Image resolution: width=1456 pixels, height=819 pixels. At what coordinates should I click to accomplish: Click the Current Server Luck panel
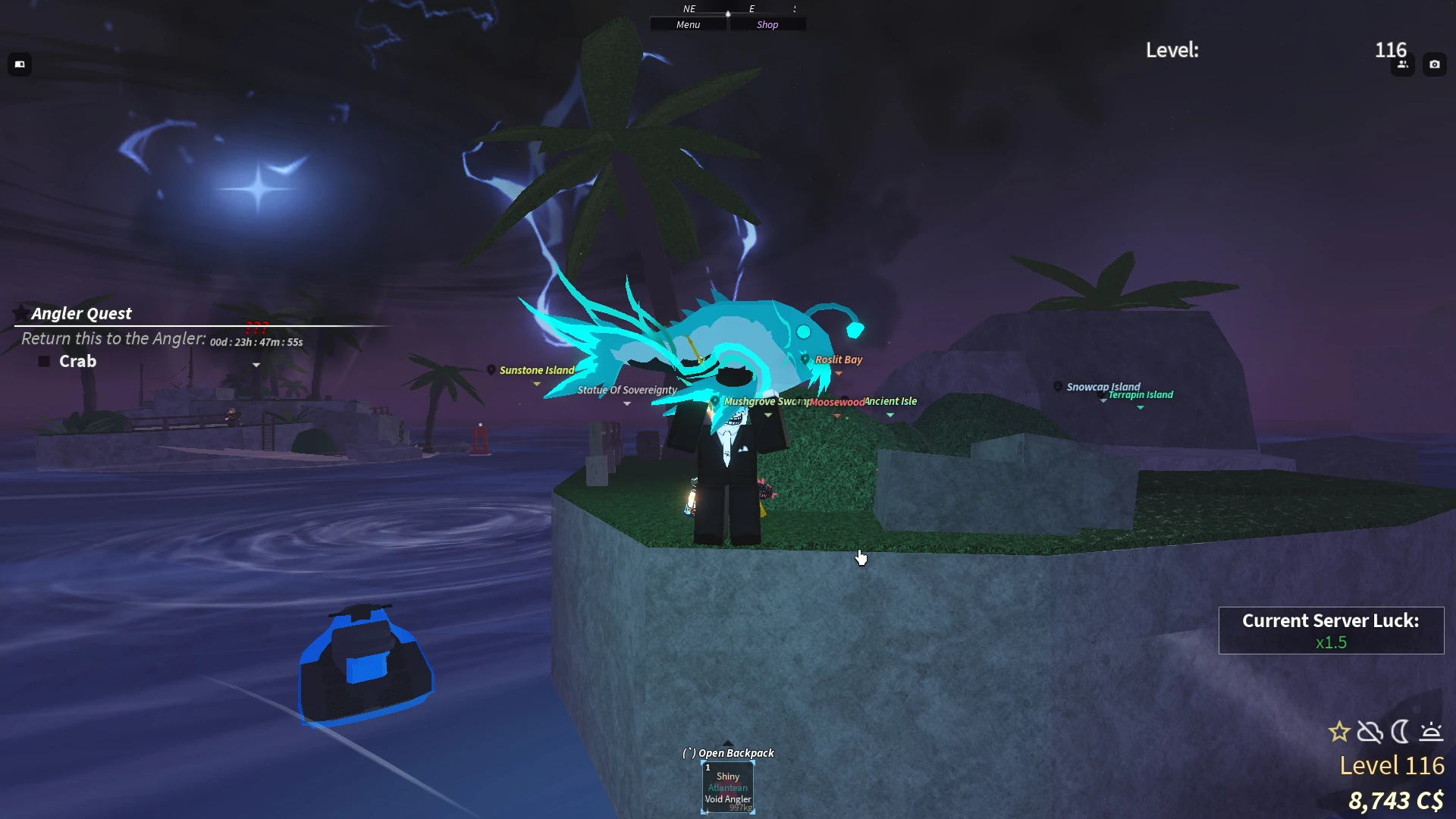tap(1330, 630)
